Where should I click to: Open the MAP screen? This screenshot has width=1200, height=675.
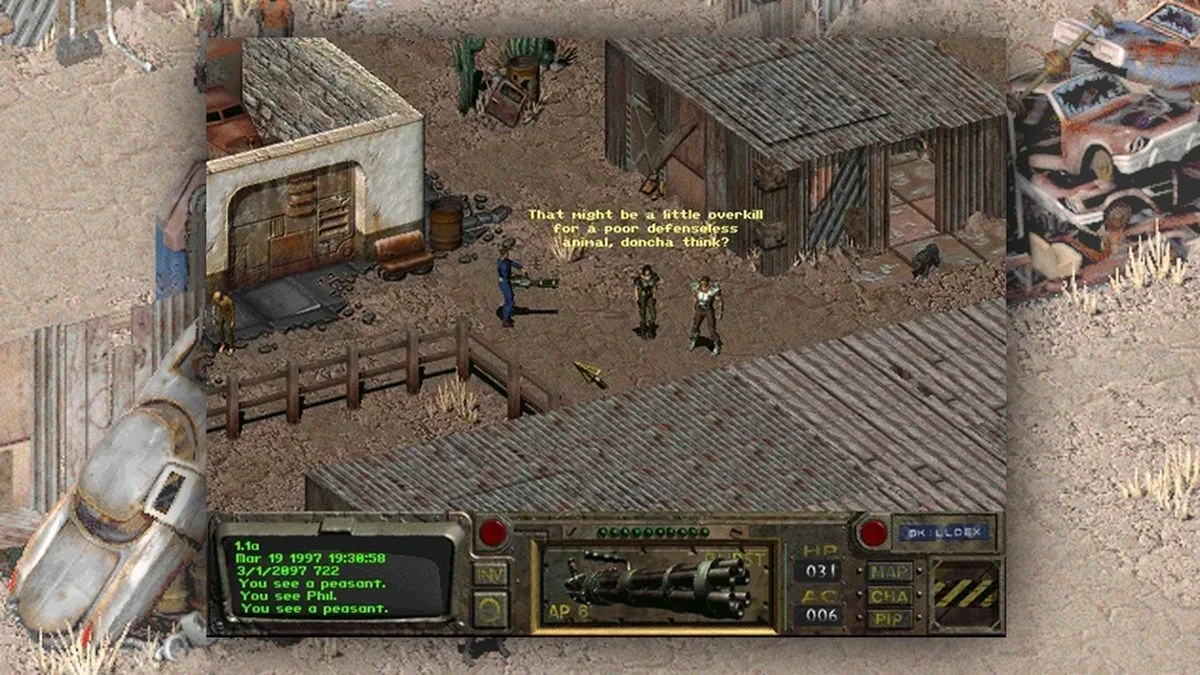click(x=889, y=572)
